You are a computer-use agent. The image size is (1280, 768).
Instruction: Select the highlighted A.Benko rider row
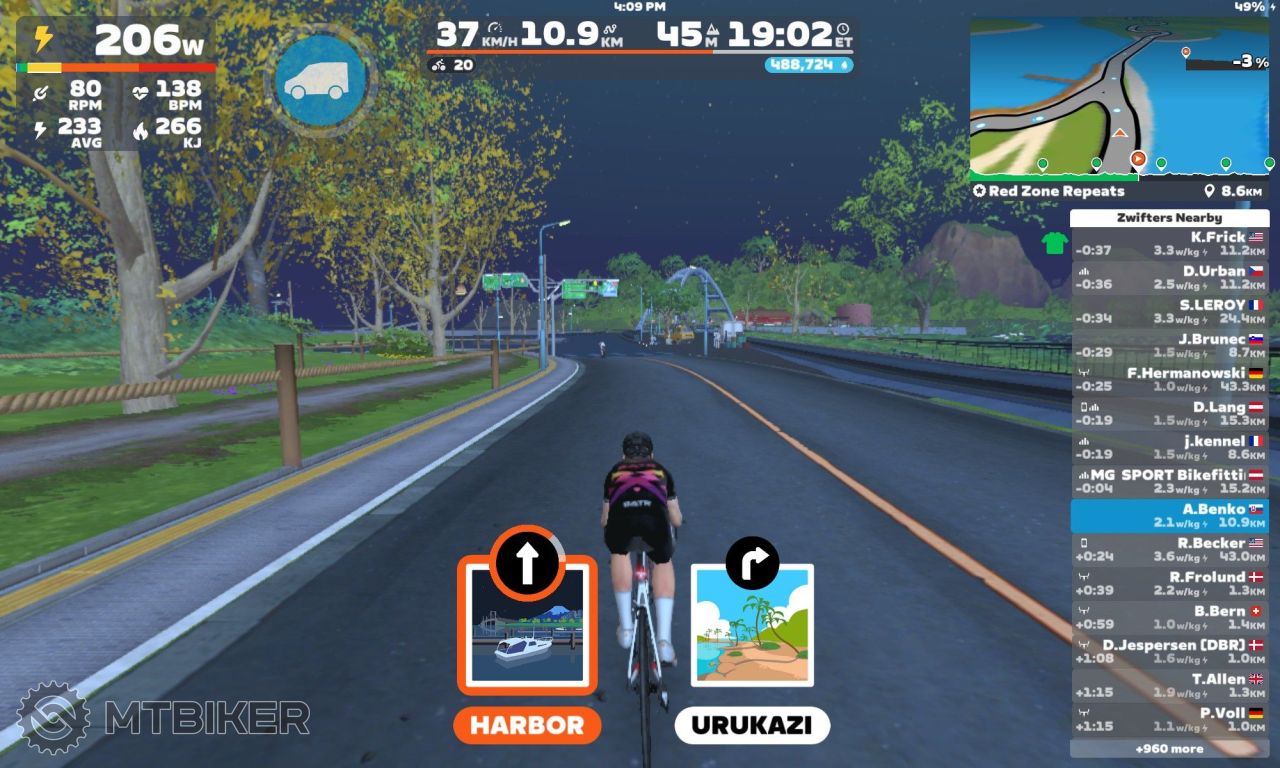(x=1169, y=516)
